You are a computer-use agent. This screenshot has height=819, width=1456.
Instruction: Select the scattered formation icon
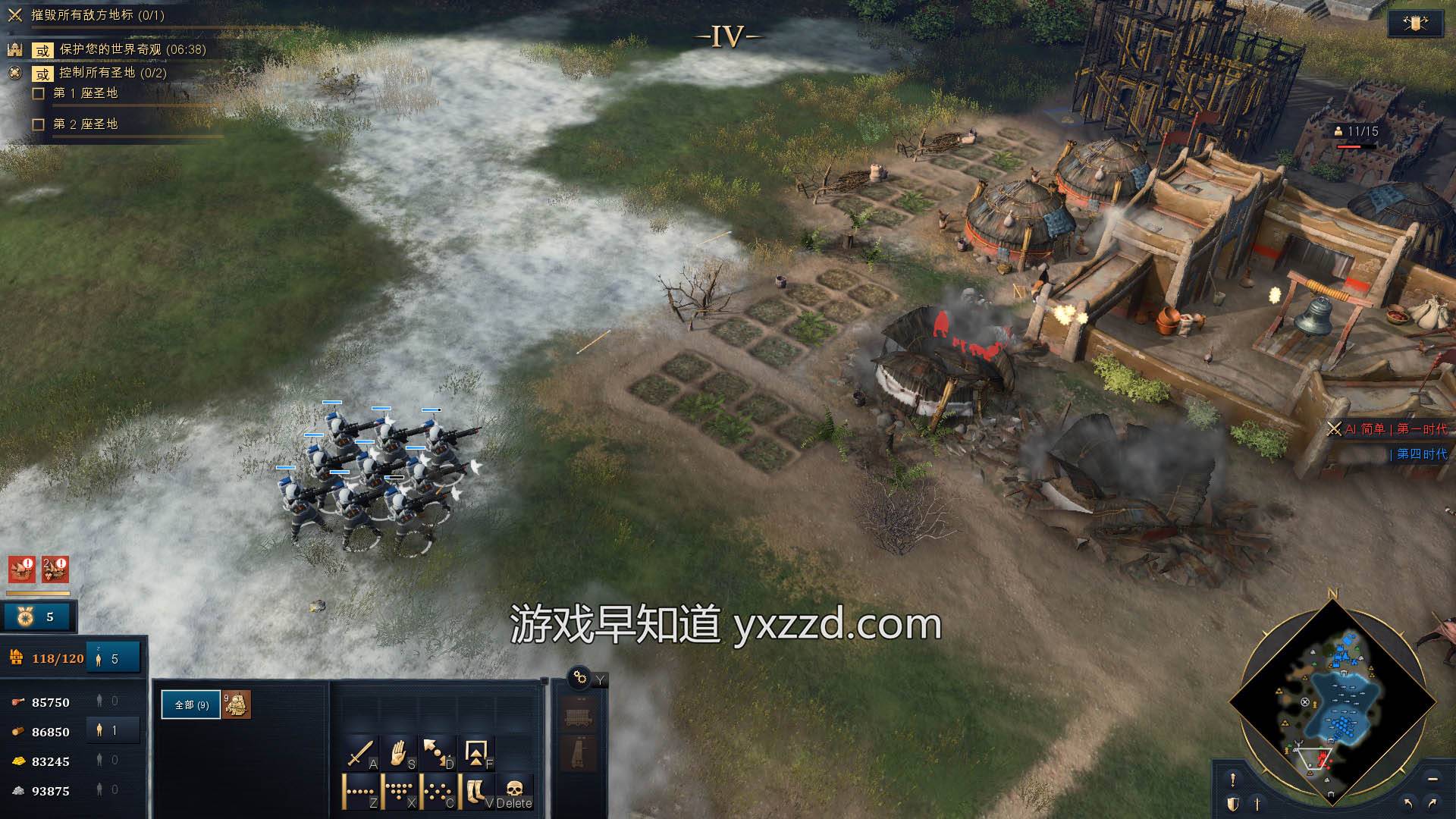click(438, 790)
